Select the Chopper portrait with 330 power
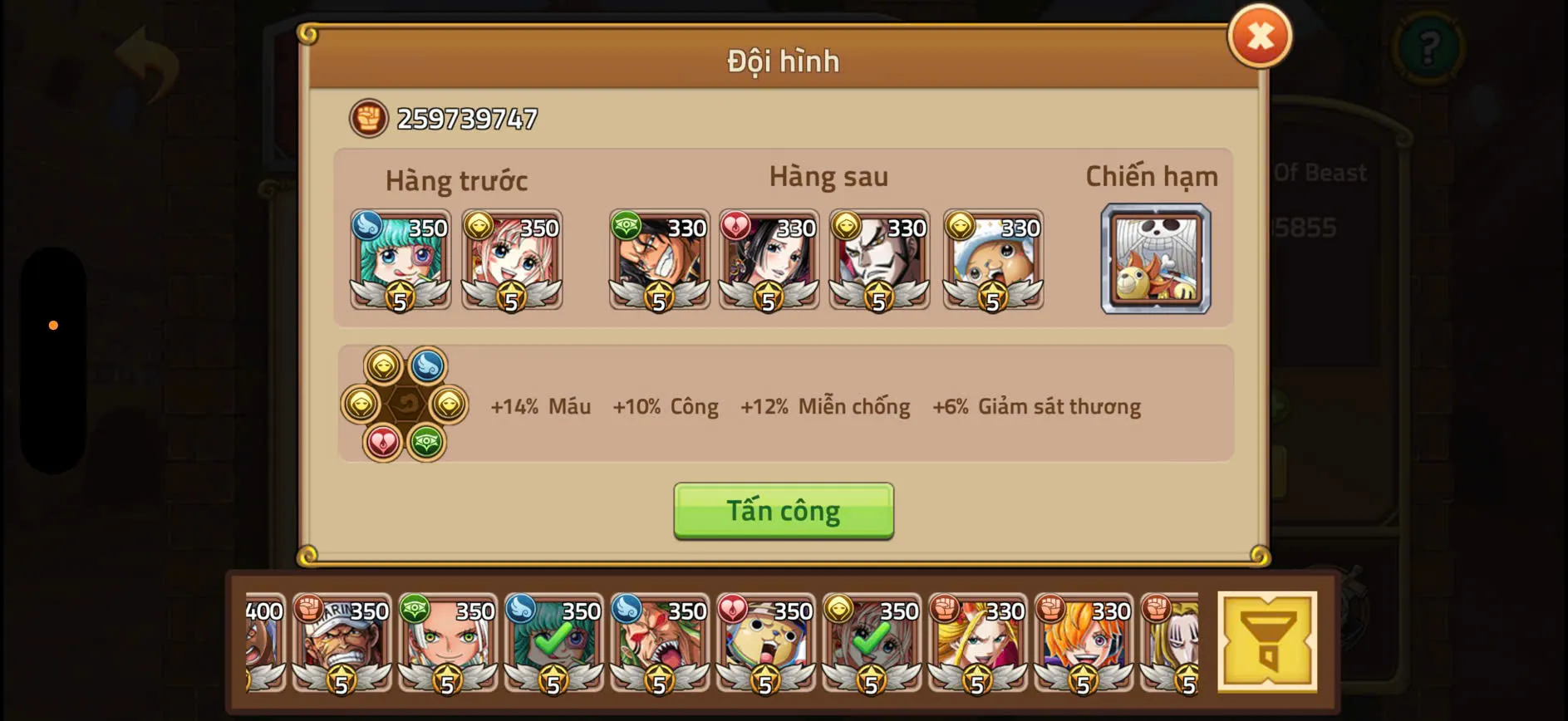The image size is (1568, 721). 992,258
